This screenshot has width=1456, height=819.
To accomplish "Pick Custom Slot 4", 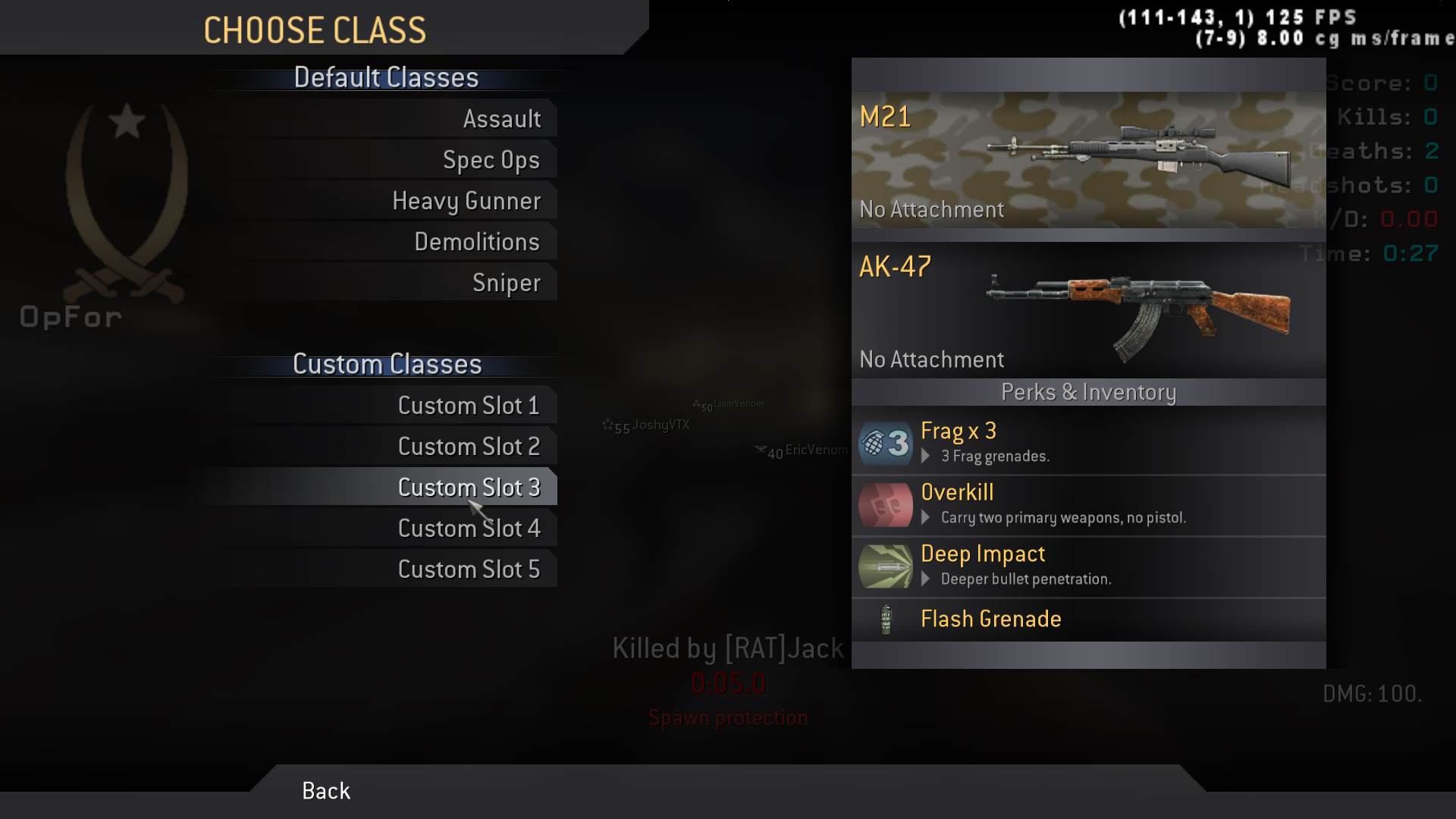I will click(x=469, y=529).
